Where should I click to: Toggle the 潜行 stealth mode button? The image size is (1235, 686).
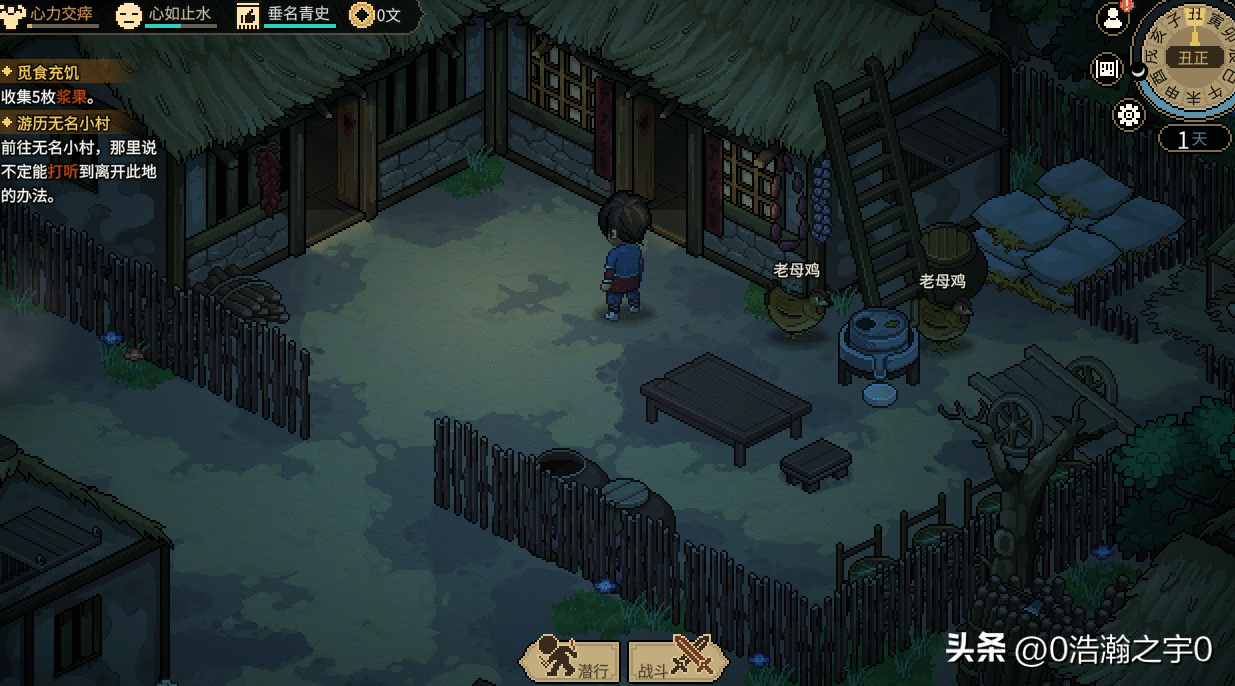[x=571, y=660]
